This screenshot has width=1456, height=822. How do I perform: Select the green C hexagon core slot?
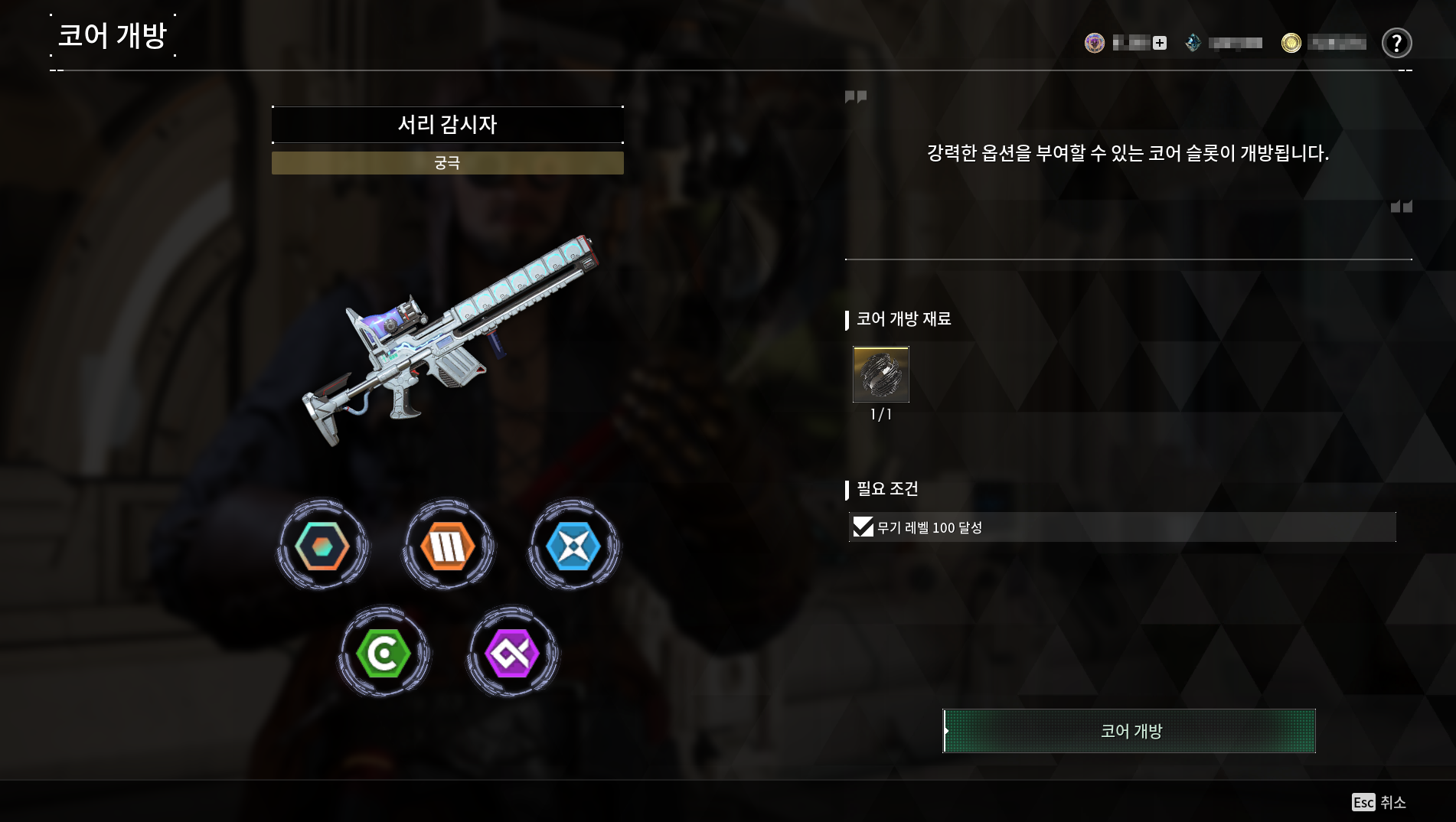tap(384, 654)
